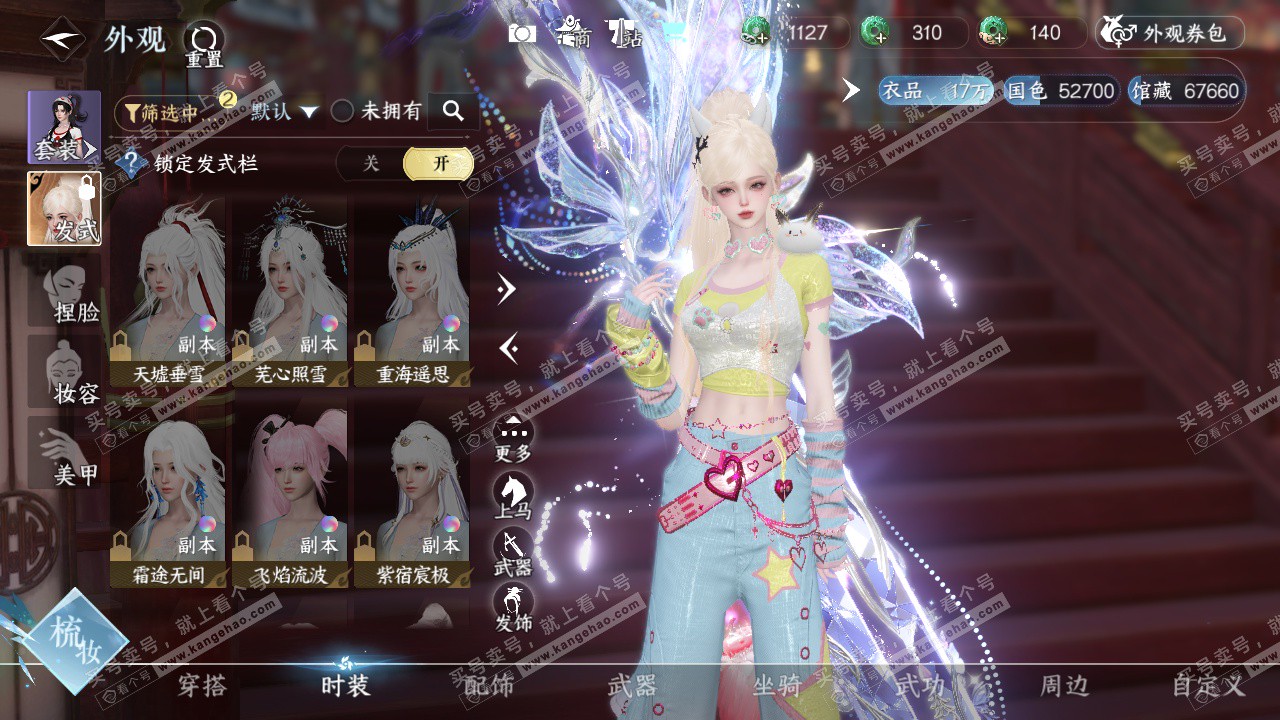Screen dimensions: 1280x720
Task: Open the 默认 sort dropdown
Action: (x=284, y=111)
